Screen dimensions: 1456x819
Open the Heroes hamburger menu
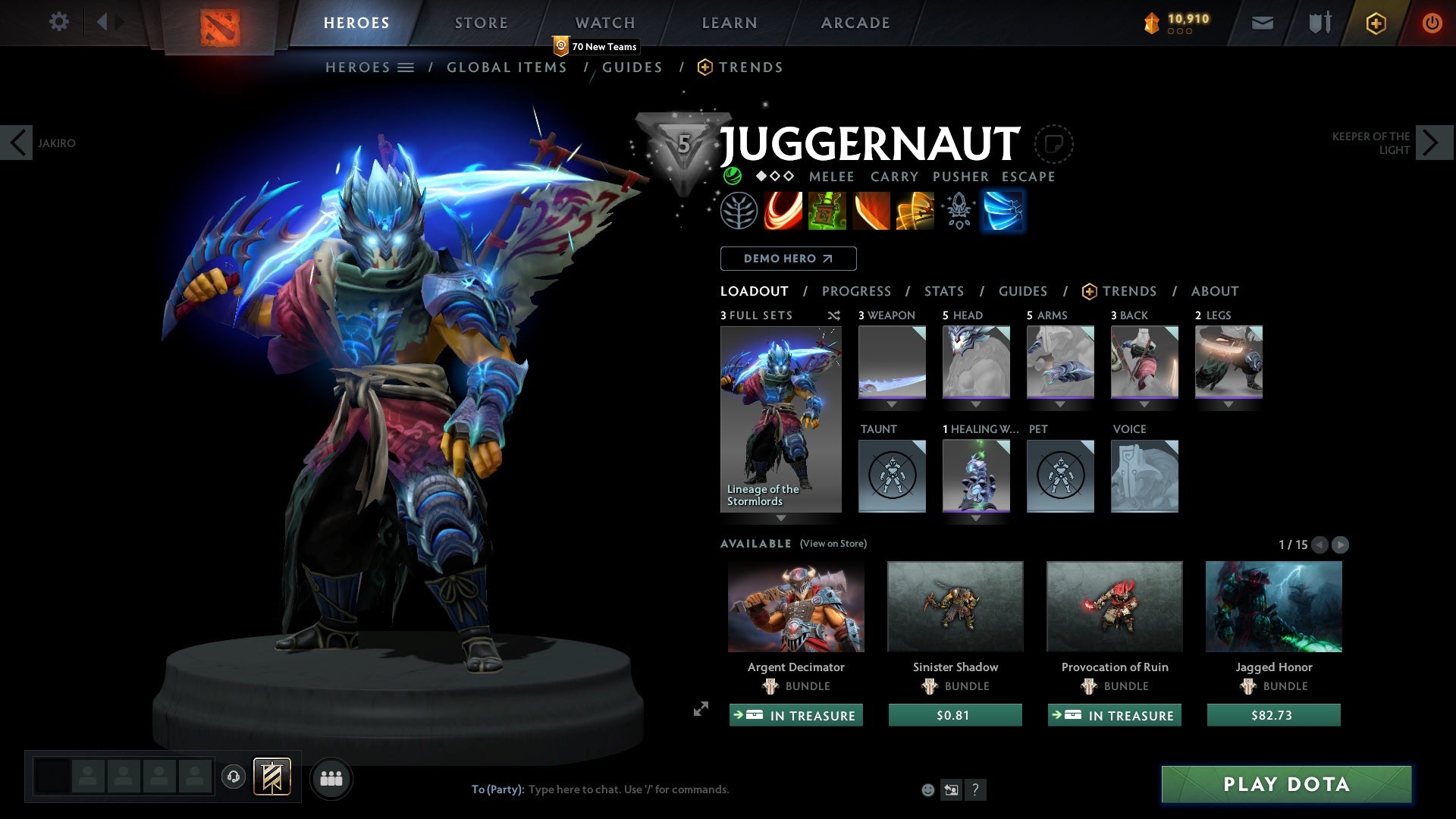407,67
